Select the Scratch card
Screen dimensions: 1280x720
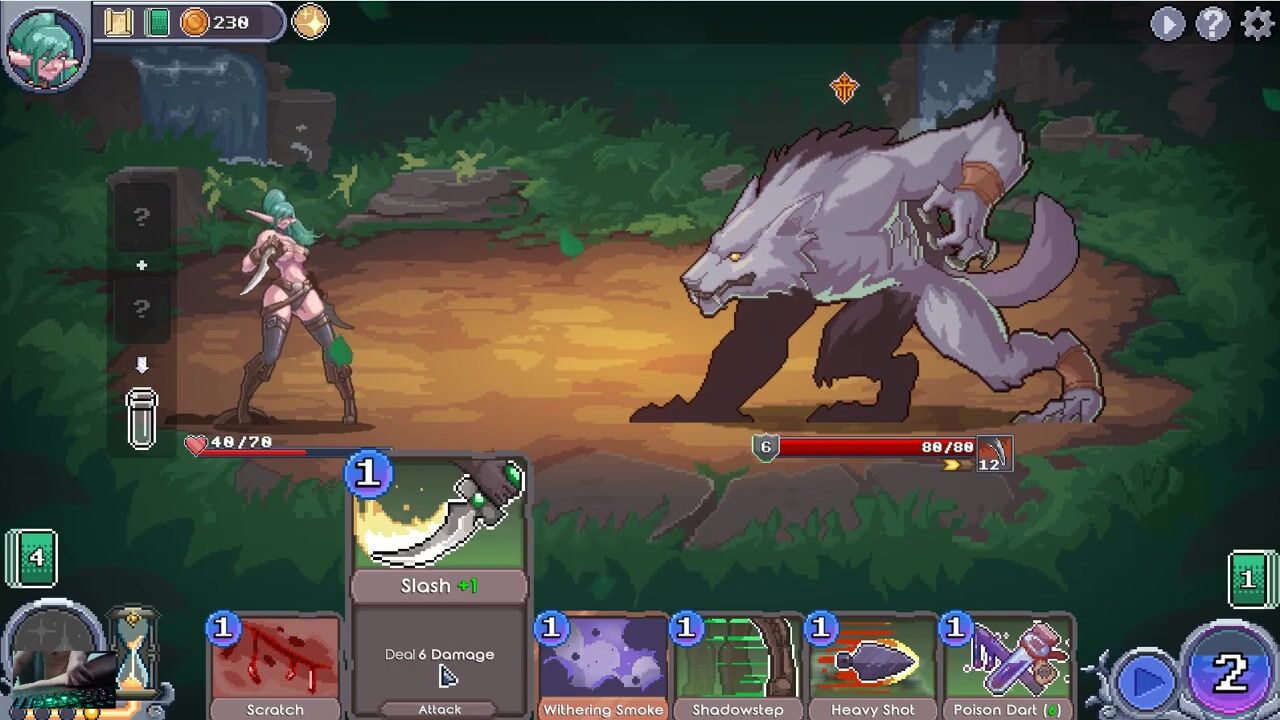pyautogui.click(x=275, y=666)
